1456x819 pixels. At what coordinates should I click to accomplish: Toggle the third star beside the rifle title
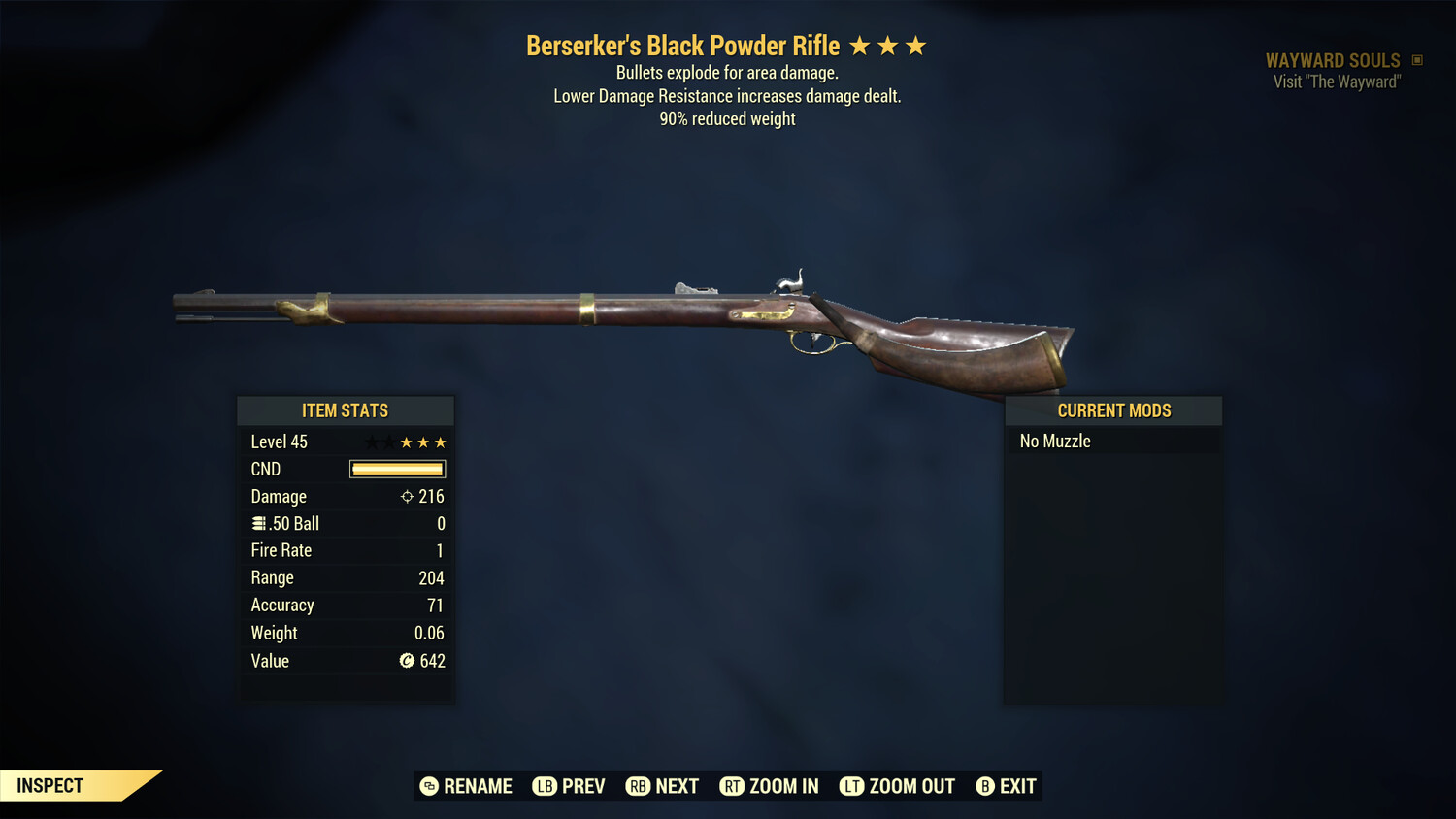tap(914, 45)
